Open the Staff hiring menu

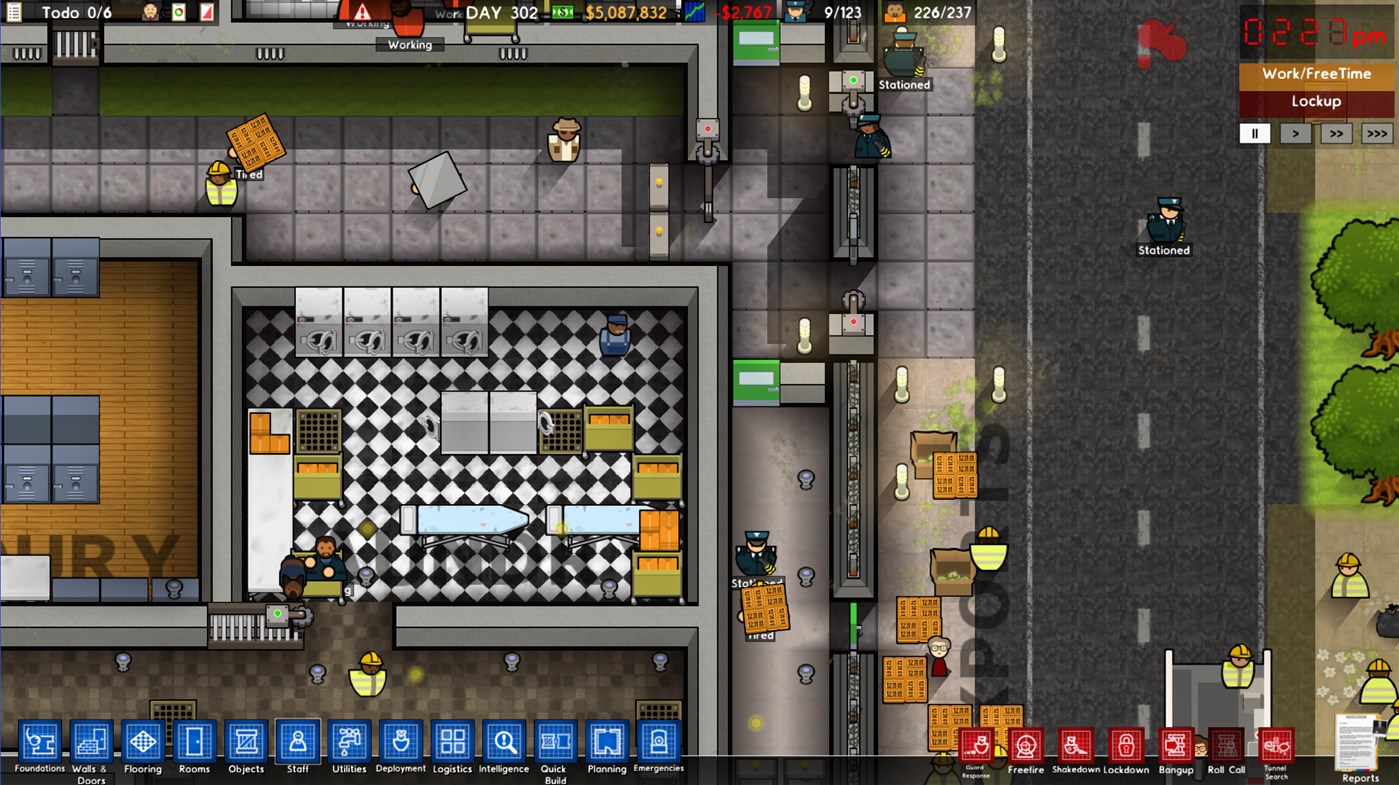pyautogui.click(x=297, y=742)
